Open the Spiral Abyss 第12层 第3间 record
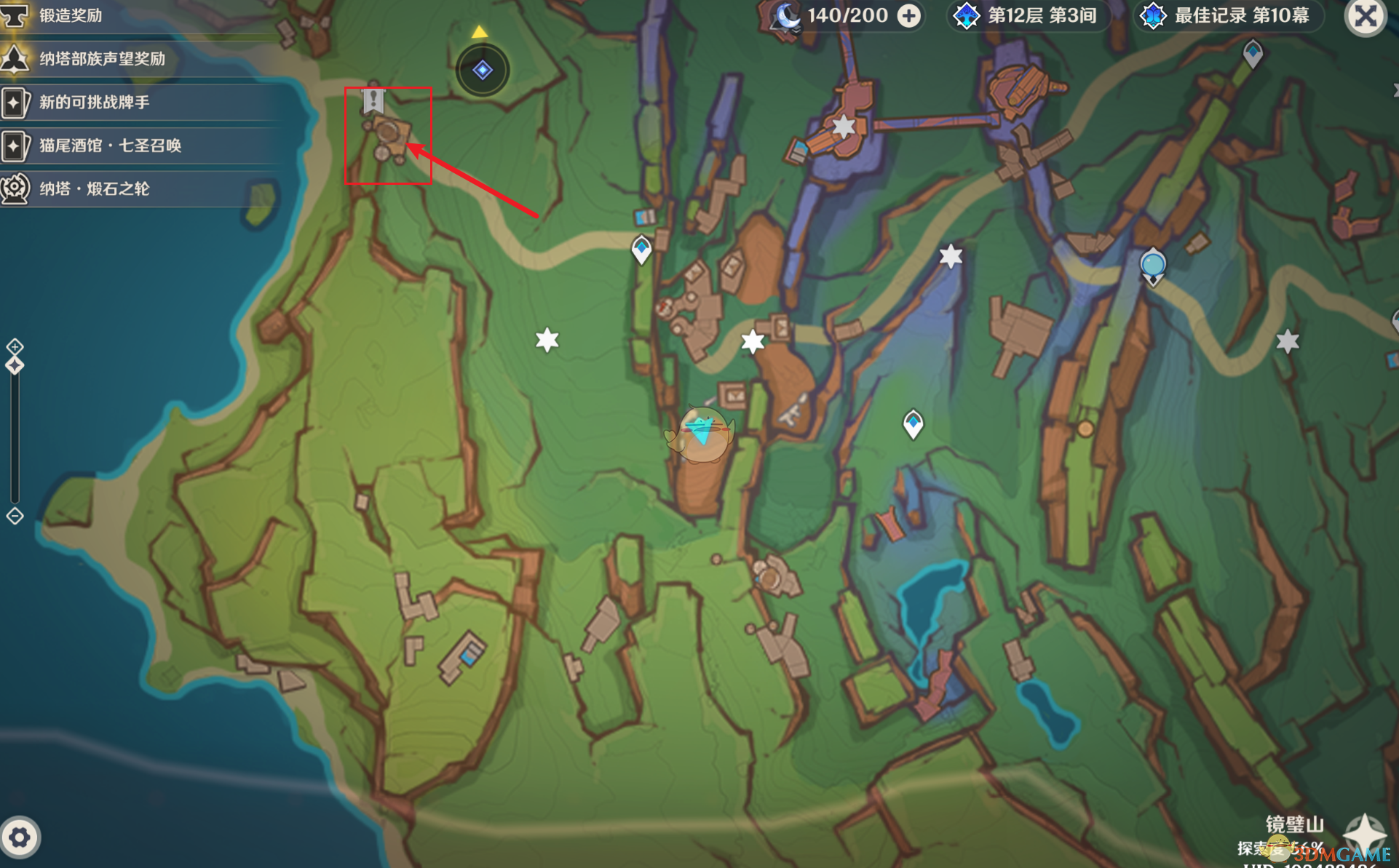The image size is (1399, 868). 1029,16
